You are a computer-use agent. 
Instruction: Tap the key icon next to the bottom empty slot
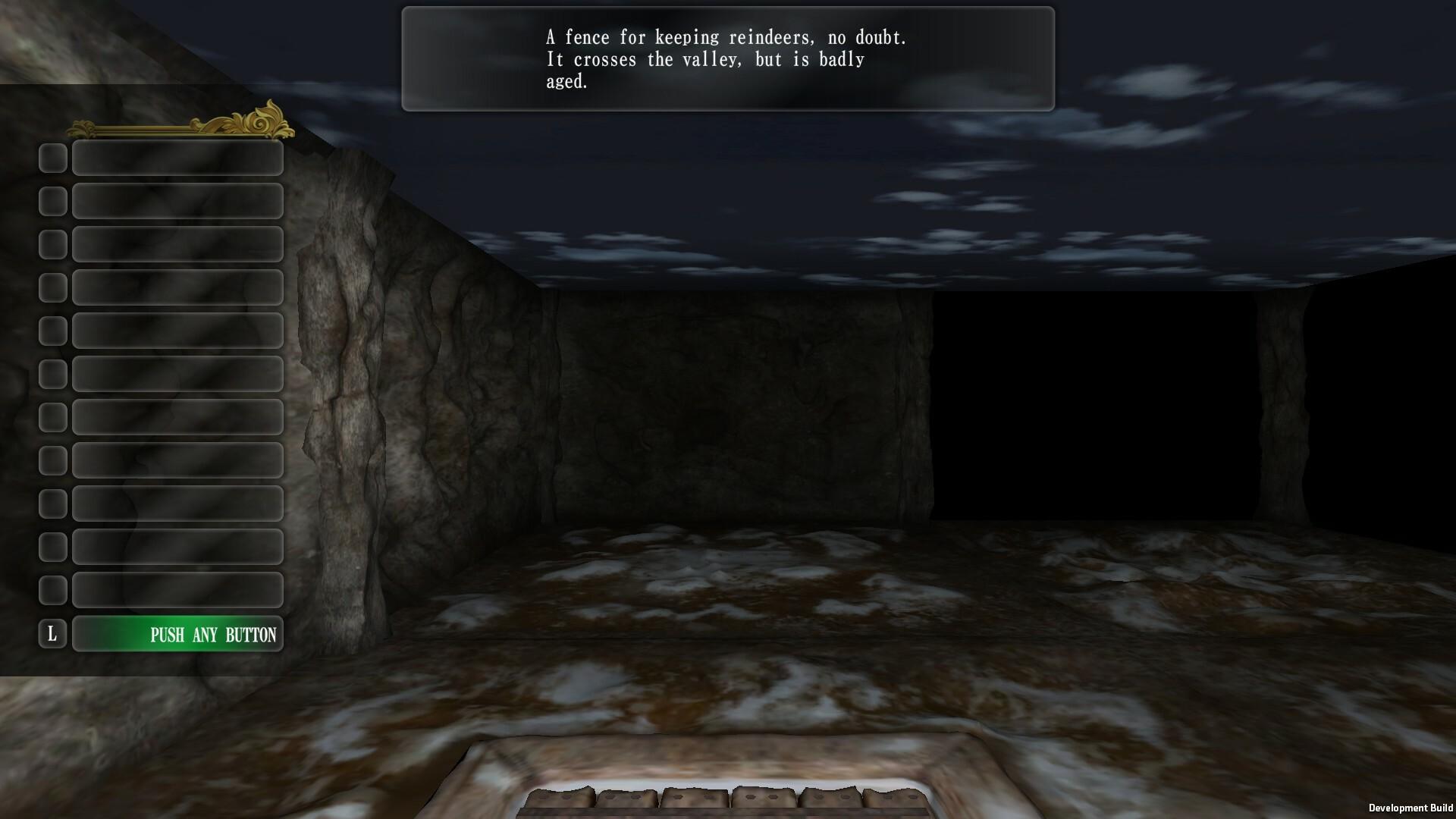tap(53, 589)
